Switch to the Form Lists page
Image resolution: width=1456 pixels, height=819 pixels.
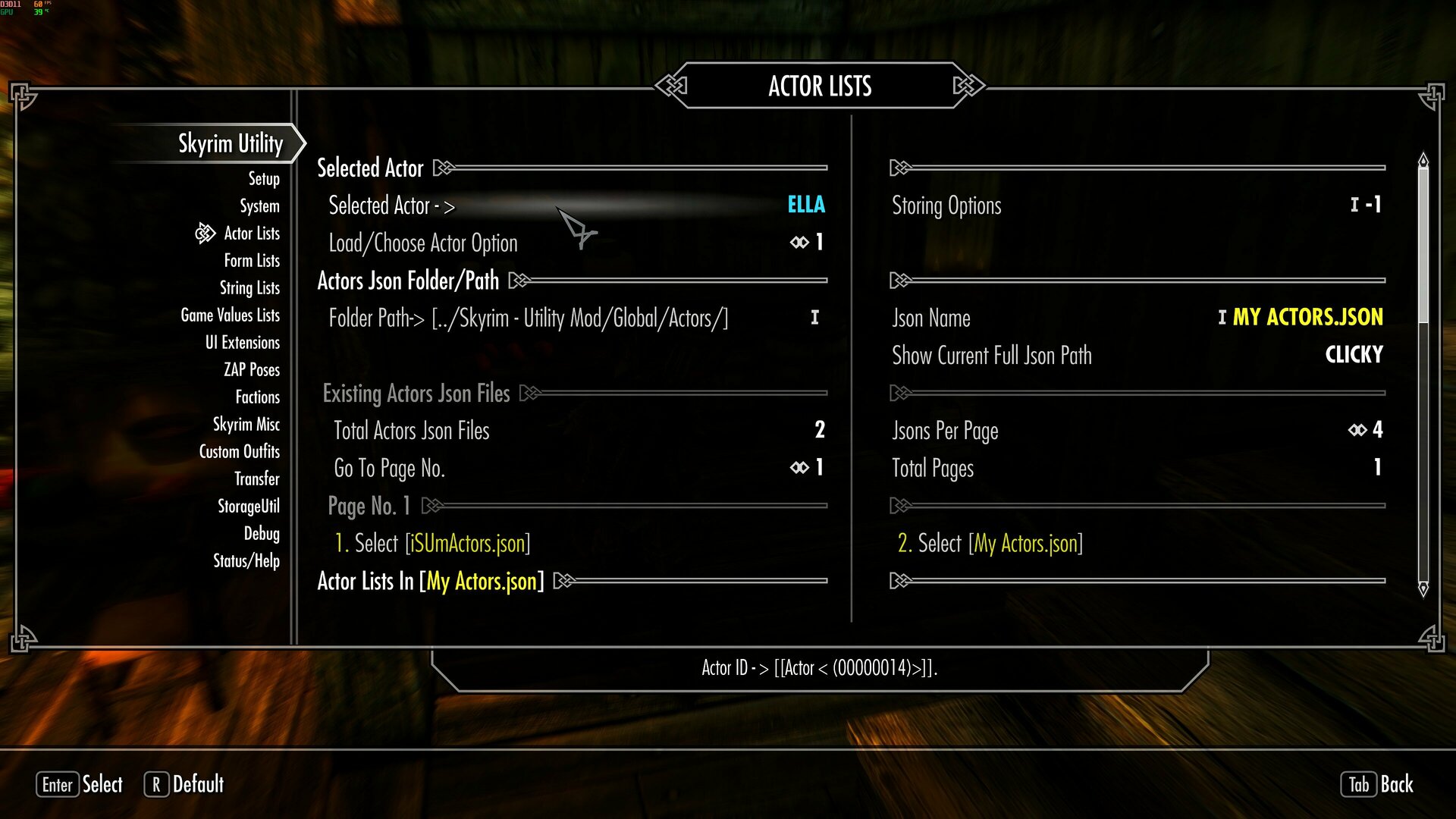point(251,260)
